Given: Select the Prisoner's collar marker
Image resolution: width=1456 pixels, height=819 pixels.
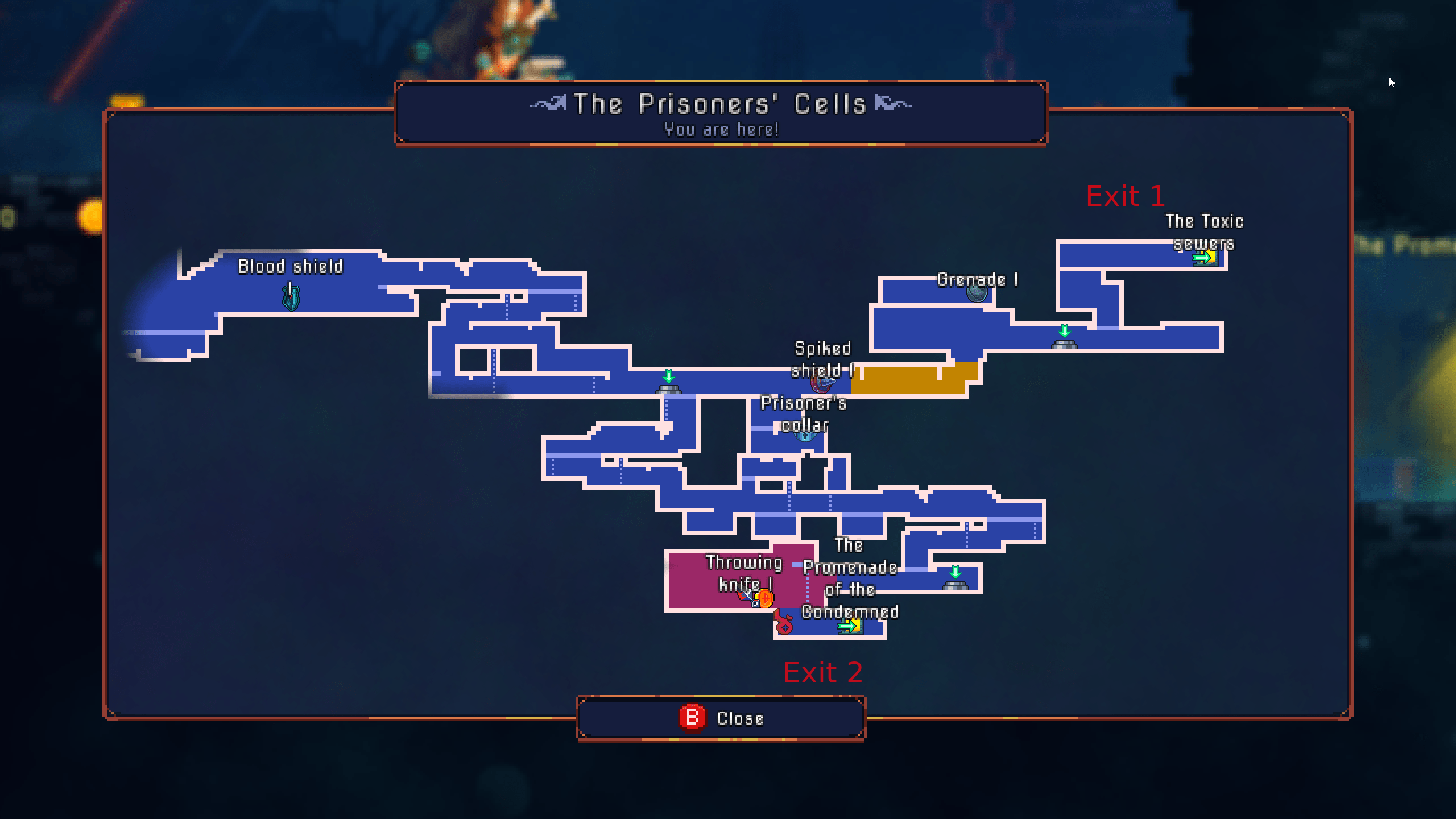Looking at the screenshot, I should [805, 436].
